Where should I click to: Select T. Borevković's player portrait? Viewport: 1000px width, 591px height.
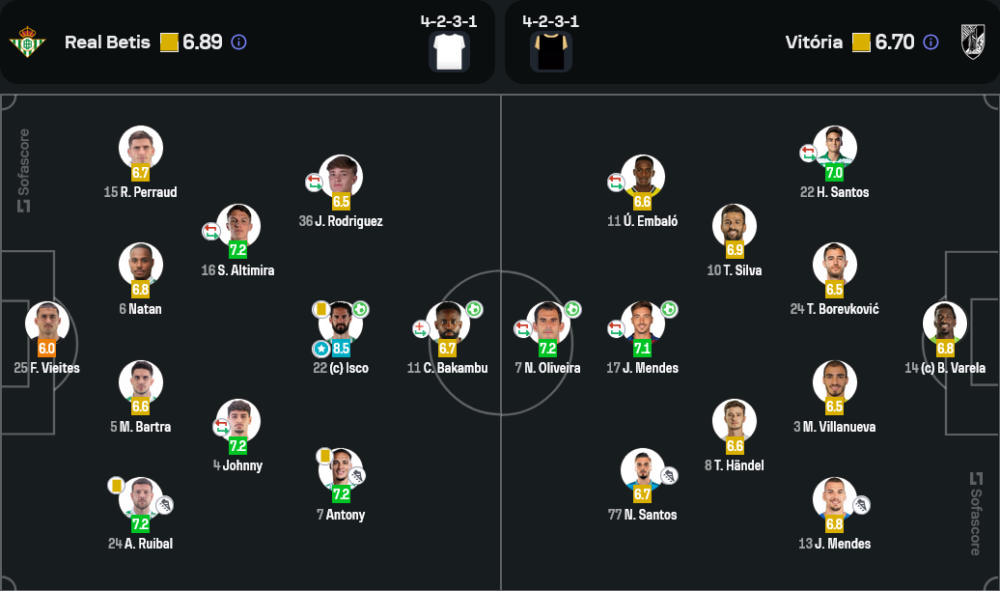coord(834,264)
